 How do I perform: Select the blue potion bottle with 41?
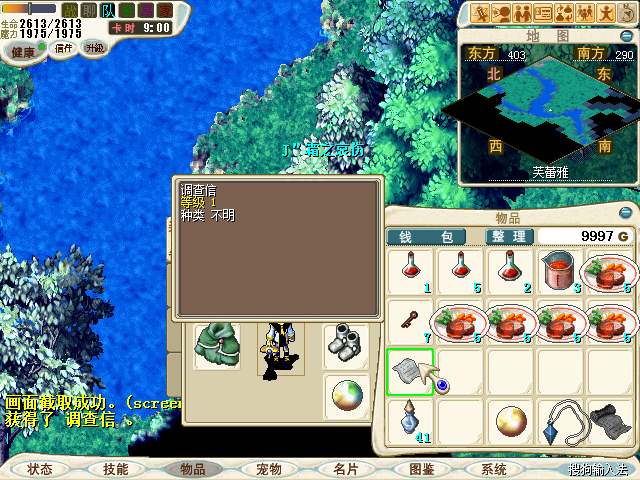[410, 421]
